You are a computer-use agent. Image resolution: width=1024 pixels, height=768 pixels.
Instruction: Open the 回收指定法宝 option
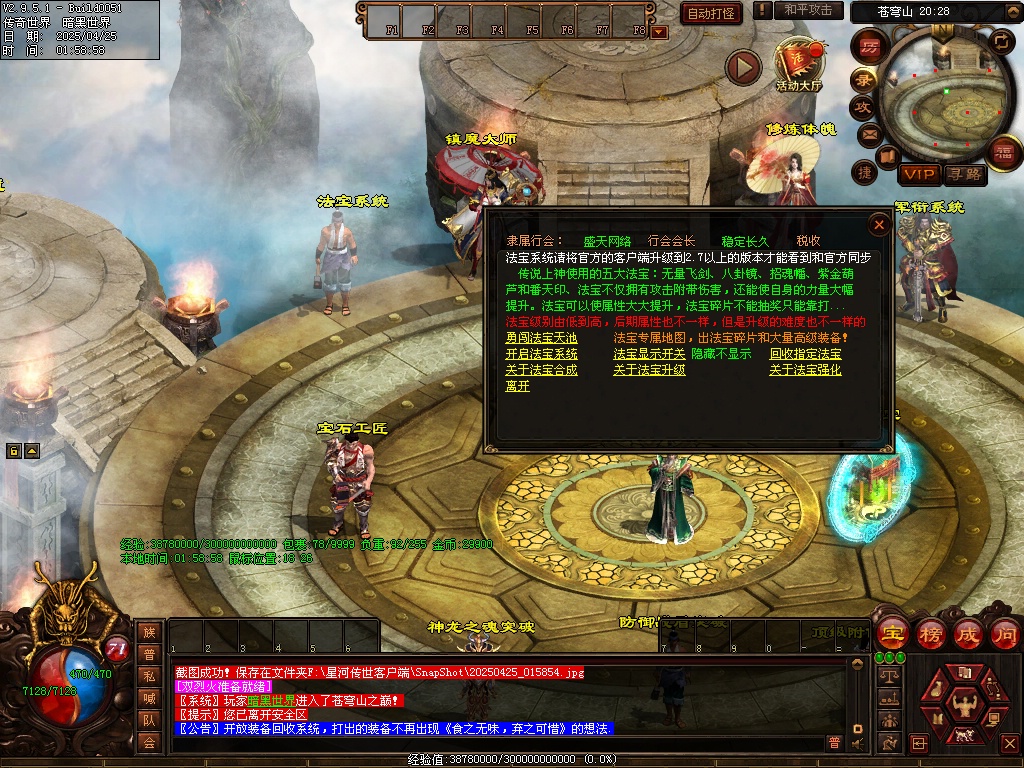click(x=805, y=354)
